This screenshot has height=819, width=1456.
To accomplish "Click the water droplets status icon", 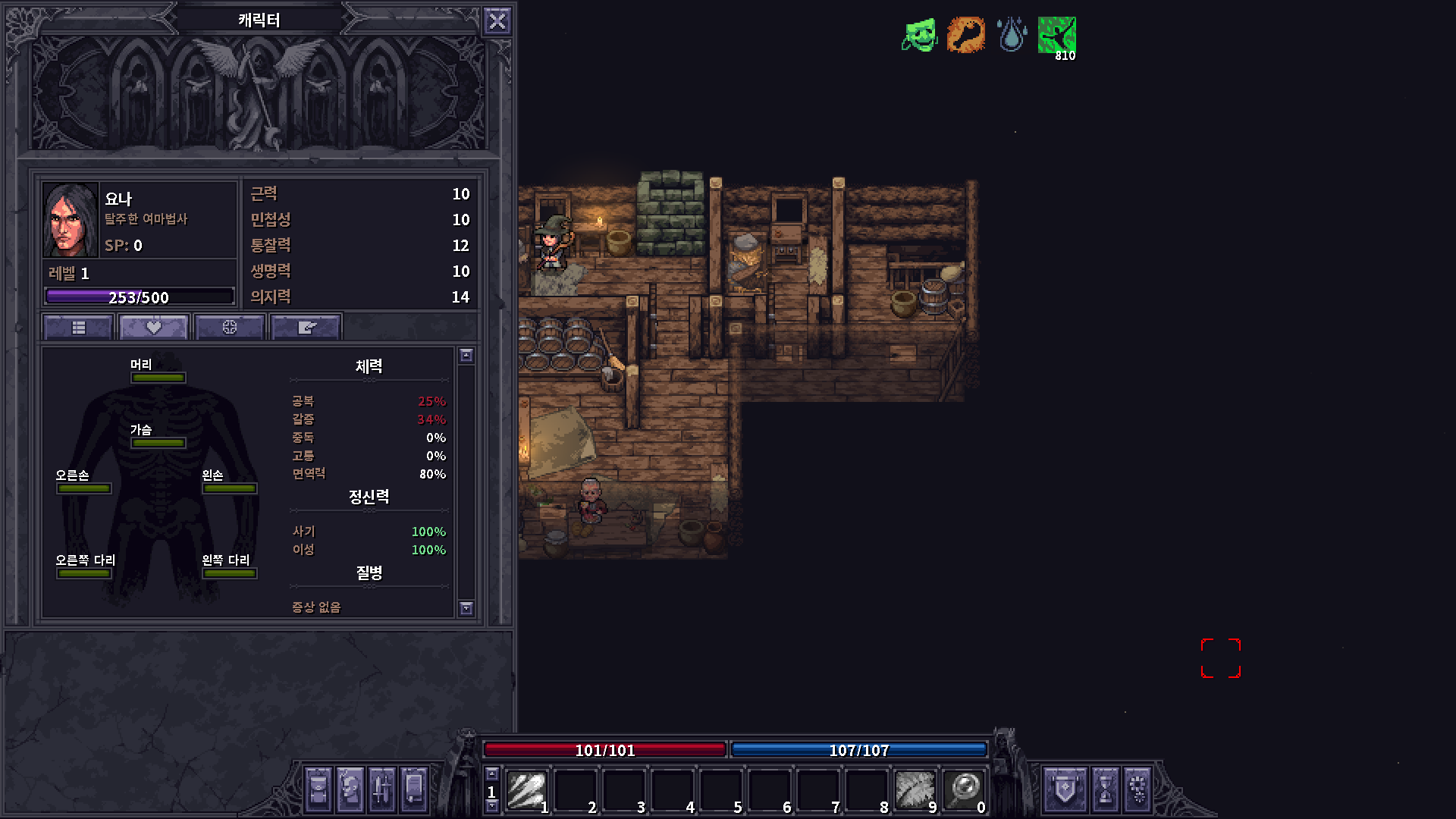I will pos(1012,34).
